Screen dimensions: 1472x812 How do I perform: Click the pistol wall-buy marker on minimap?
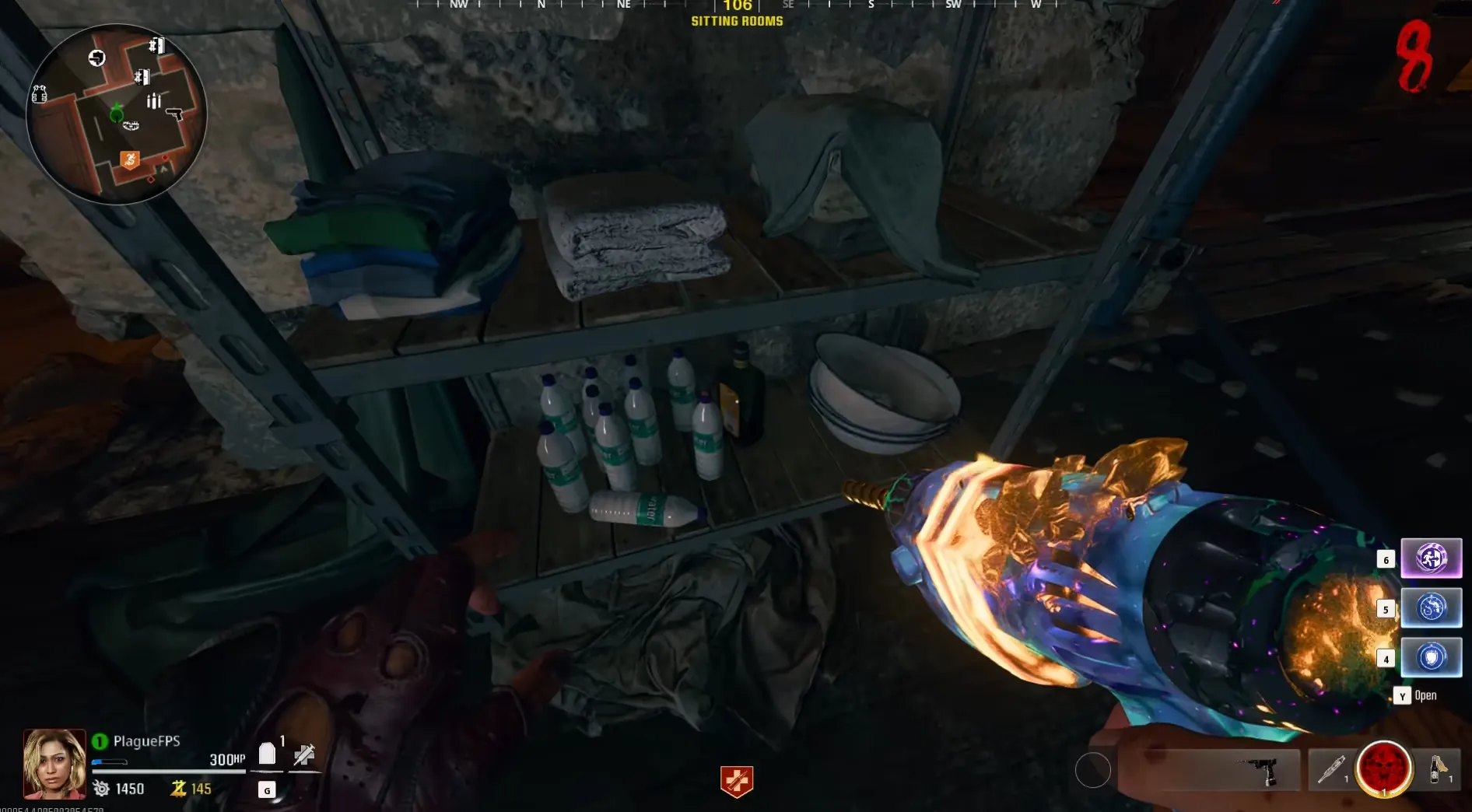pyautogui.click(x=174, y=114)
